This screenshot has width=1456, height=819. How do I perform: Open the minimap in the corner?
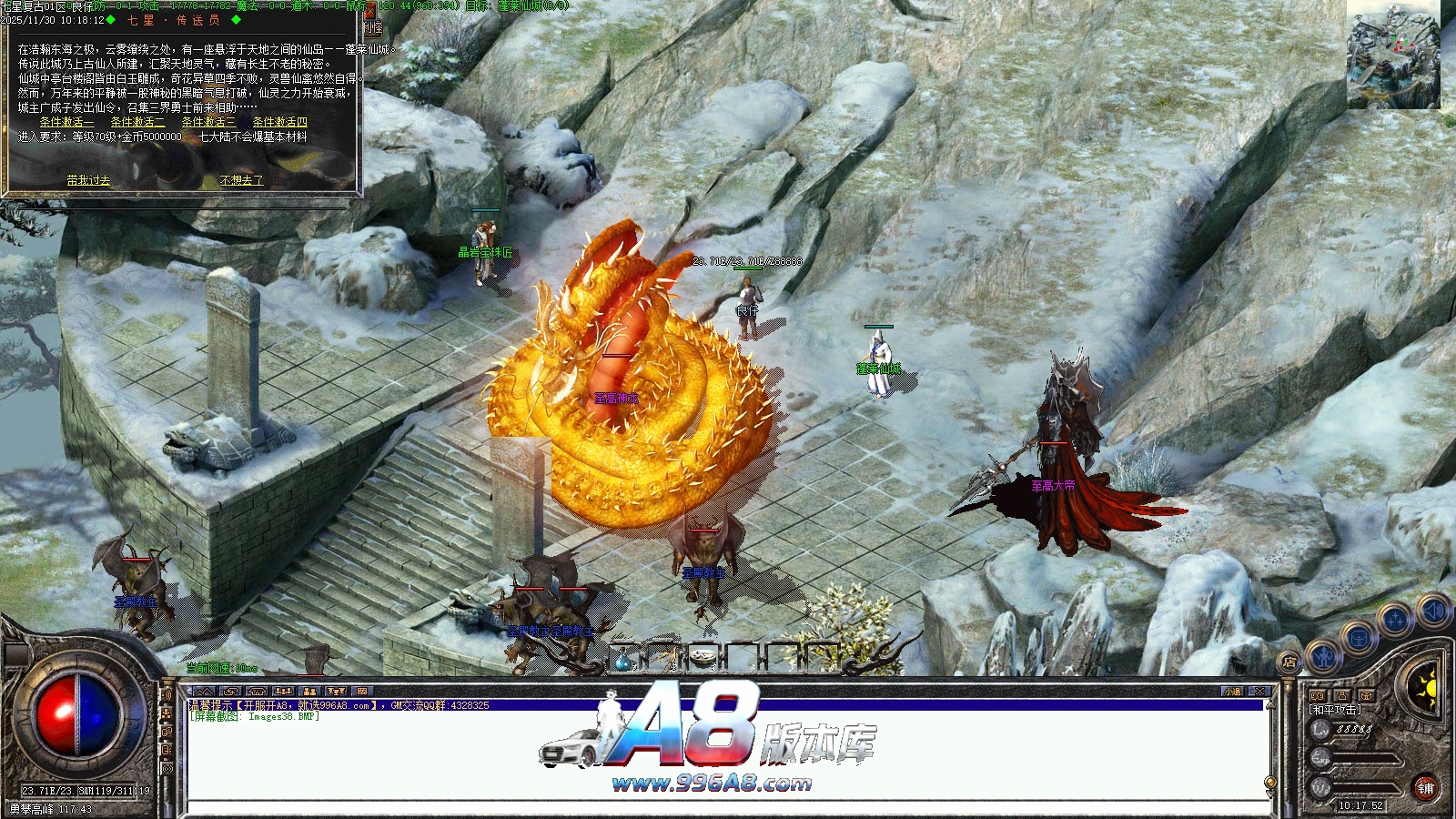click(x=1393, y=55)
